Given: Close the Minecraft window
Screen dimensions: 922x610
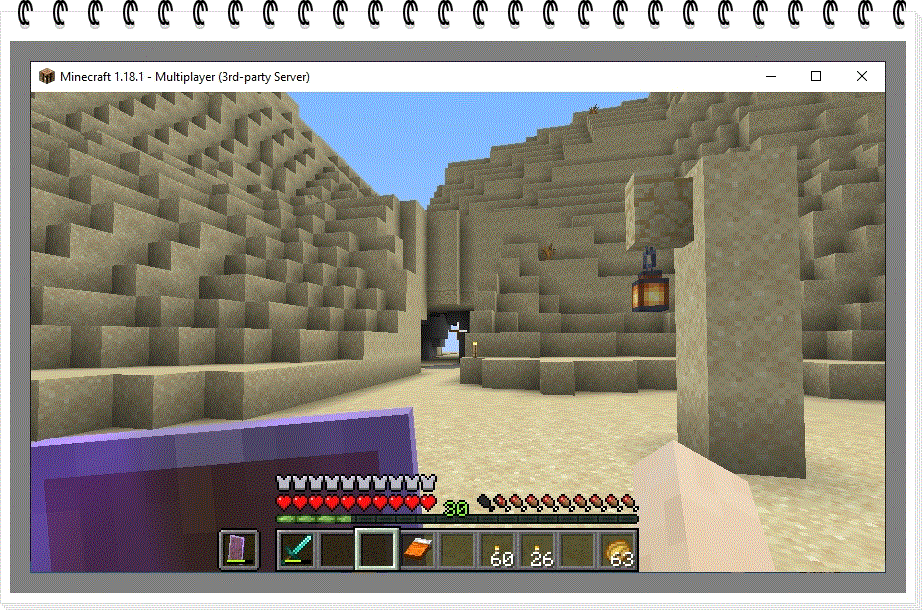Looking at the screenshot, I should coord(861,76).
